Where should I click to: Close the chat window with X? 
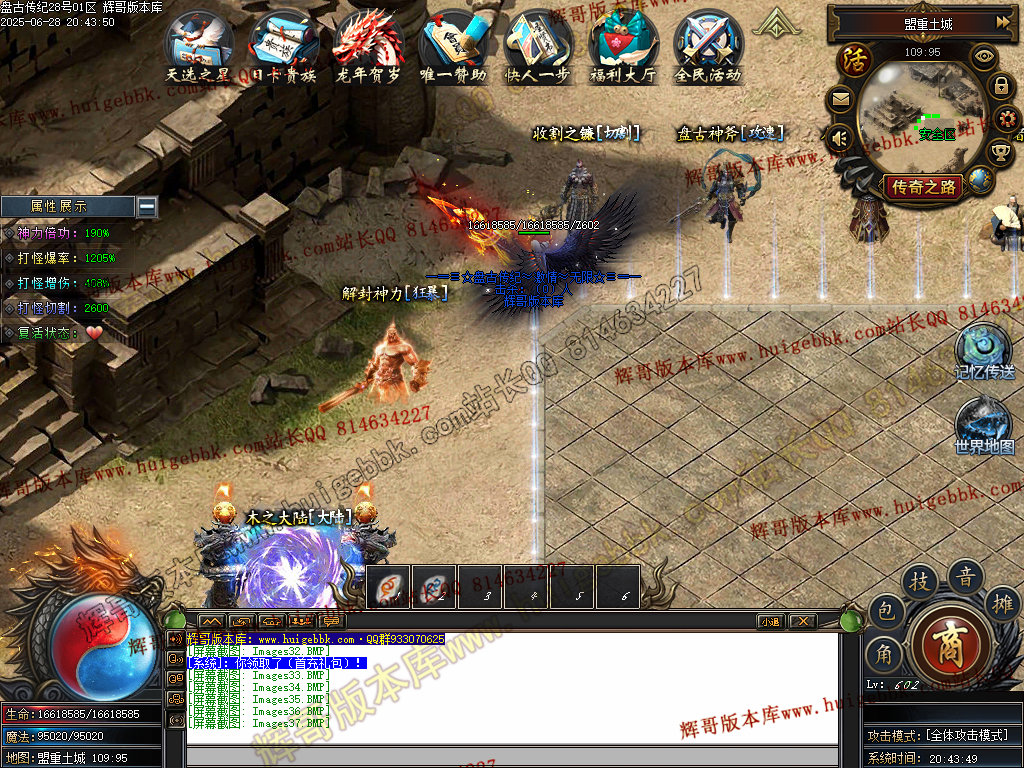click(x=802, y=621)
